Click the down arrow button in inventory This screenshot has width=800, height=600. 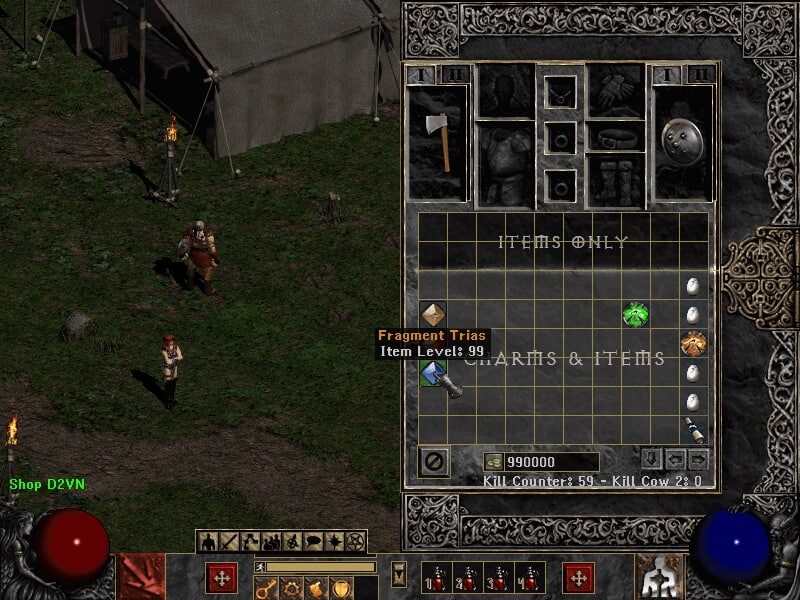[x=651, y=459]
